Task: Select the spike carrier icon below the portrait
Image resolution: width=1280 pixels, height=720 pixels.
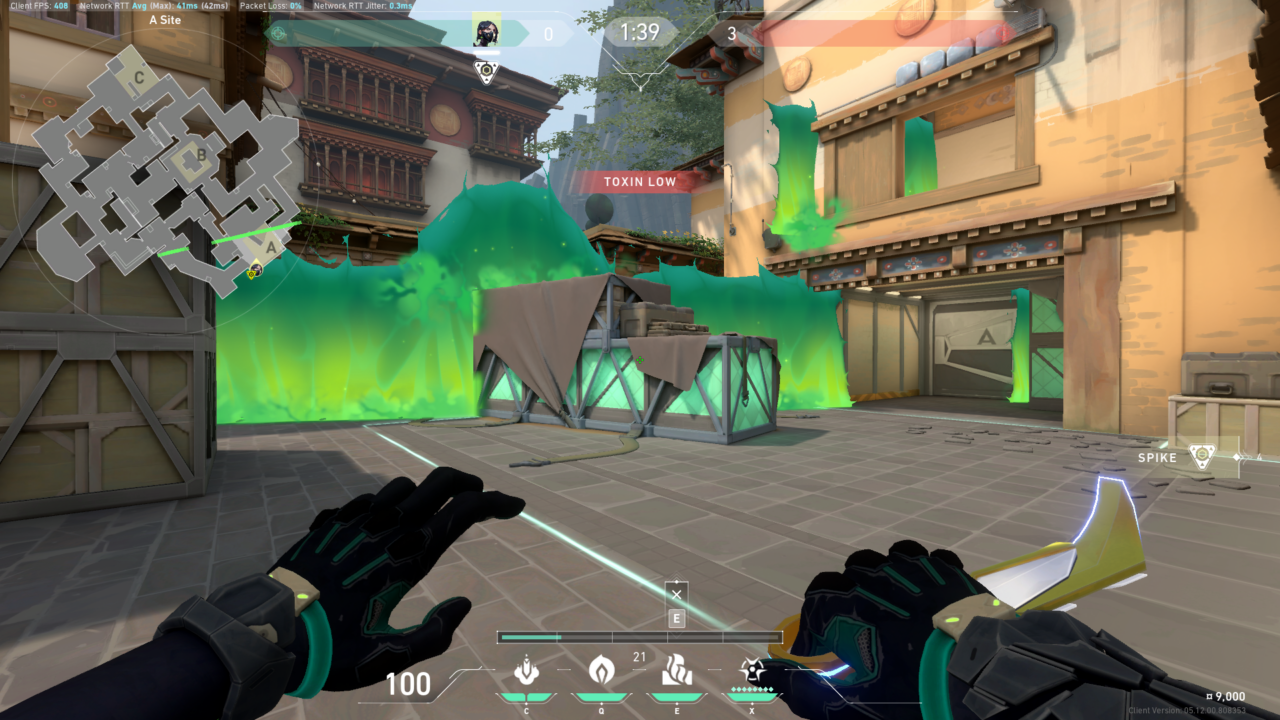Action: 487,70
